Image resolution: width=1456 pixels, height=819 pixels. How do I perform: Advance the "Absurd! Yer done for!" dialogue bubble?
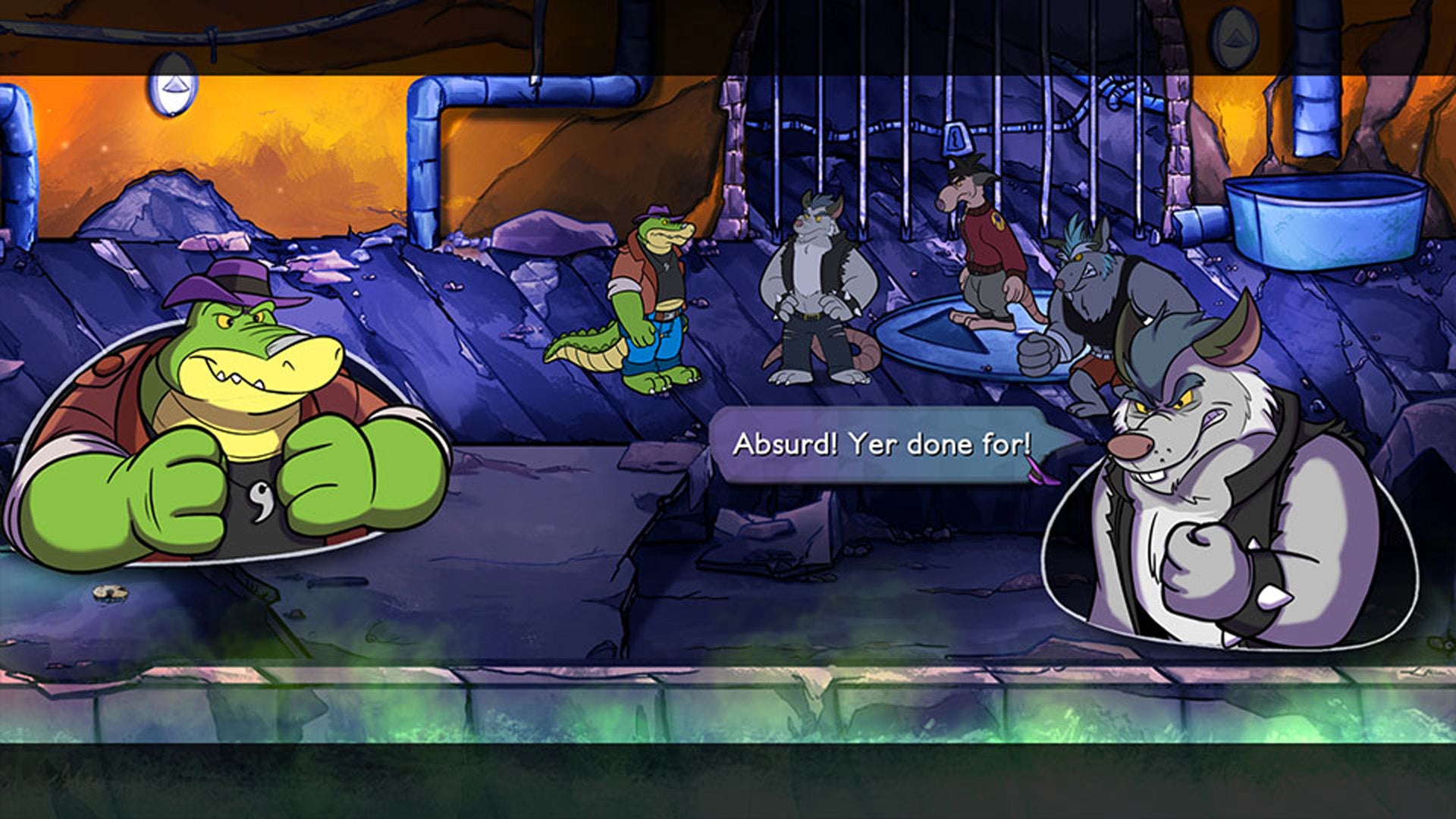pos(881,445)
